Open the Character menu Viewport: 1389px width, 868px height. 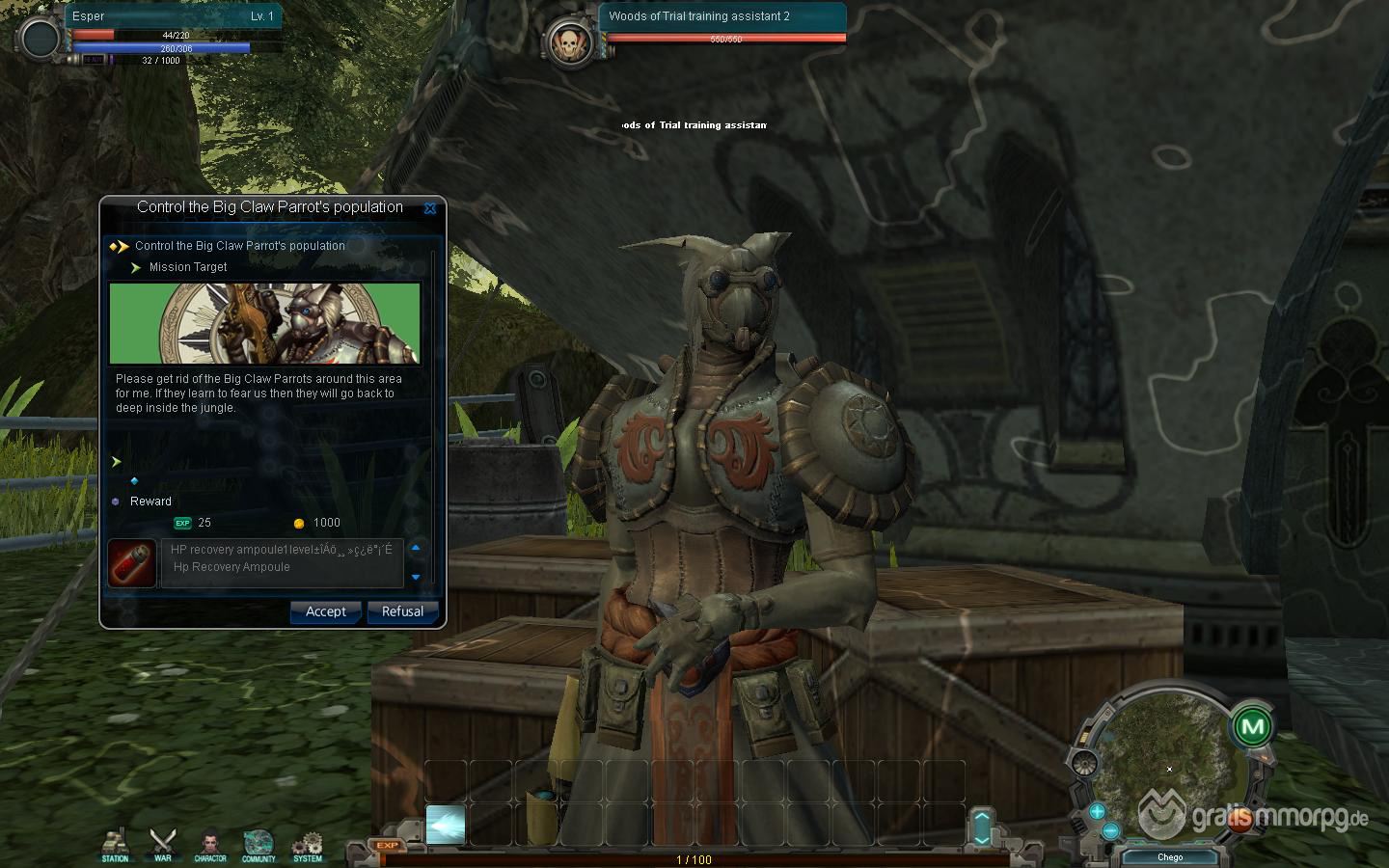tap(210, 845)
